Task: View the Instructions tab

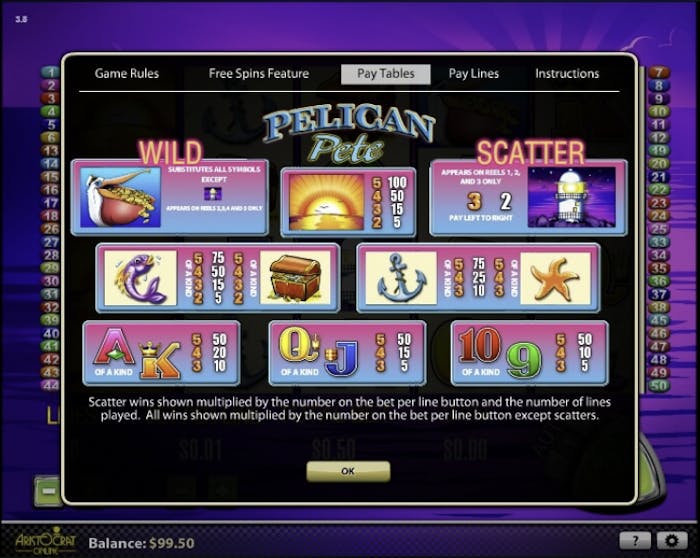Action: click(x=567, y=73)
